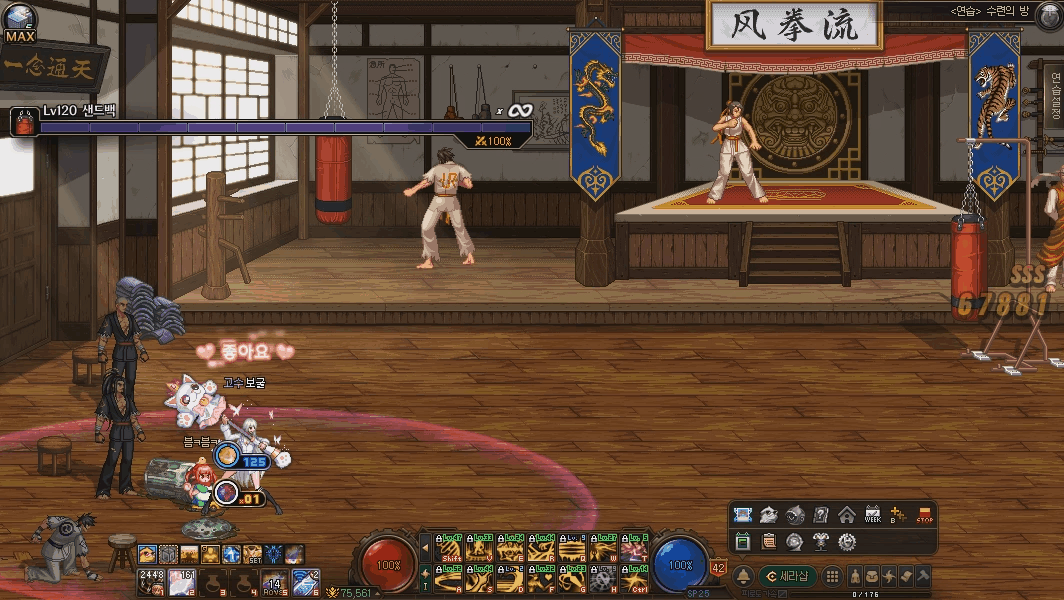
Task: Open the grid menu button
Action: (832, 577)
